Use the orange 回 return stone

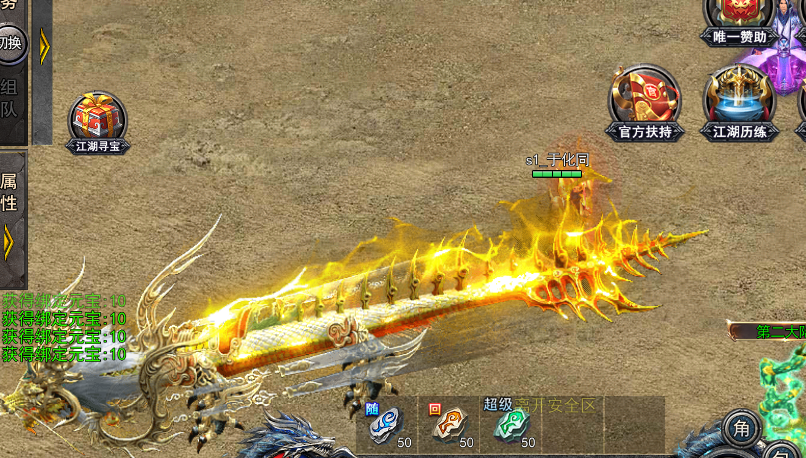(x=447, y=425)
